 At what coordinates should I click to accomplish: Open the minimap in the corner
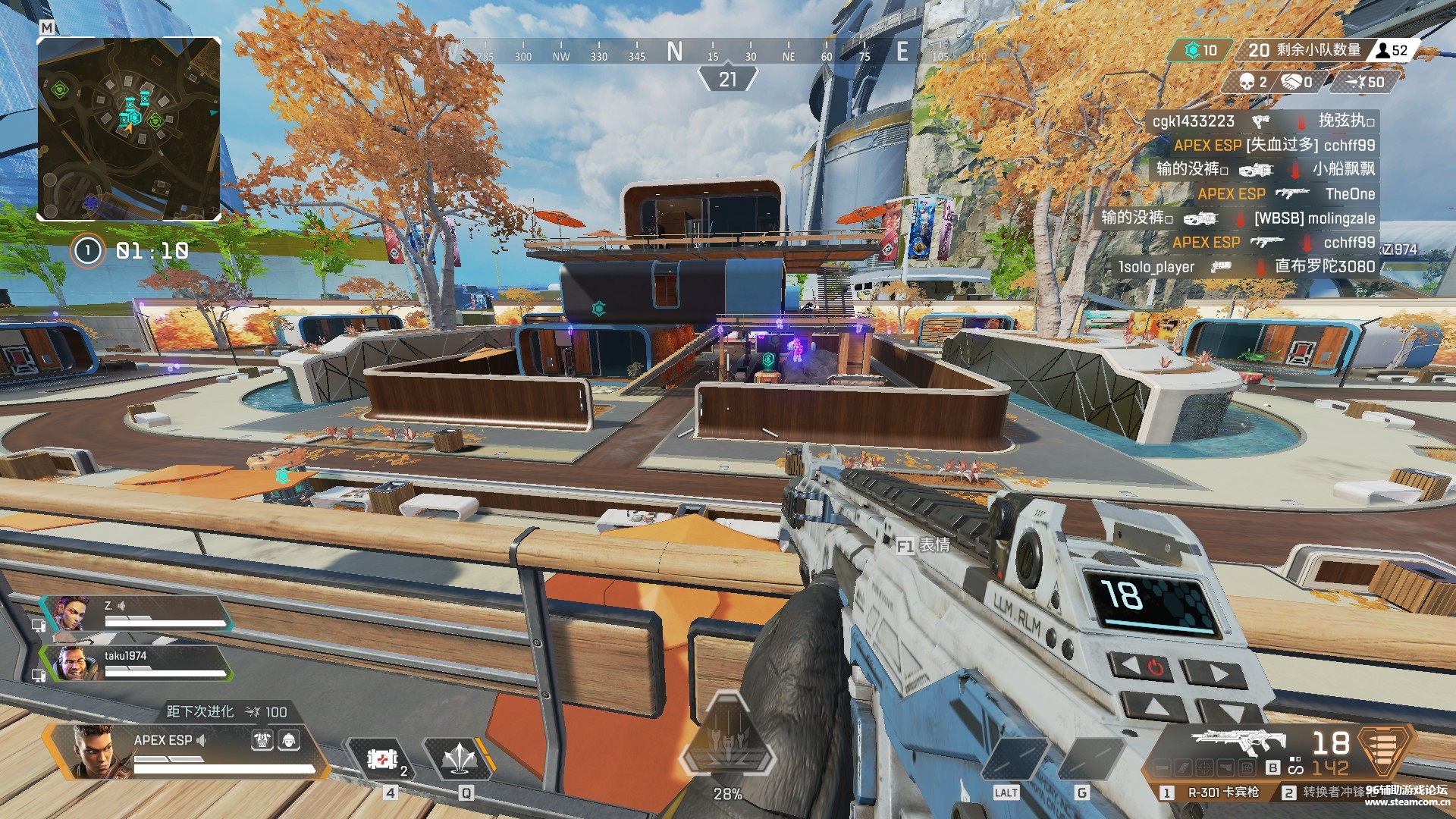(x=129, y=129)
